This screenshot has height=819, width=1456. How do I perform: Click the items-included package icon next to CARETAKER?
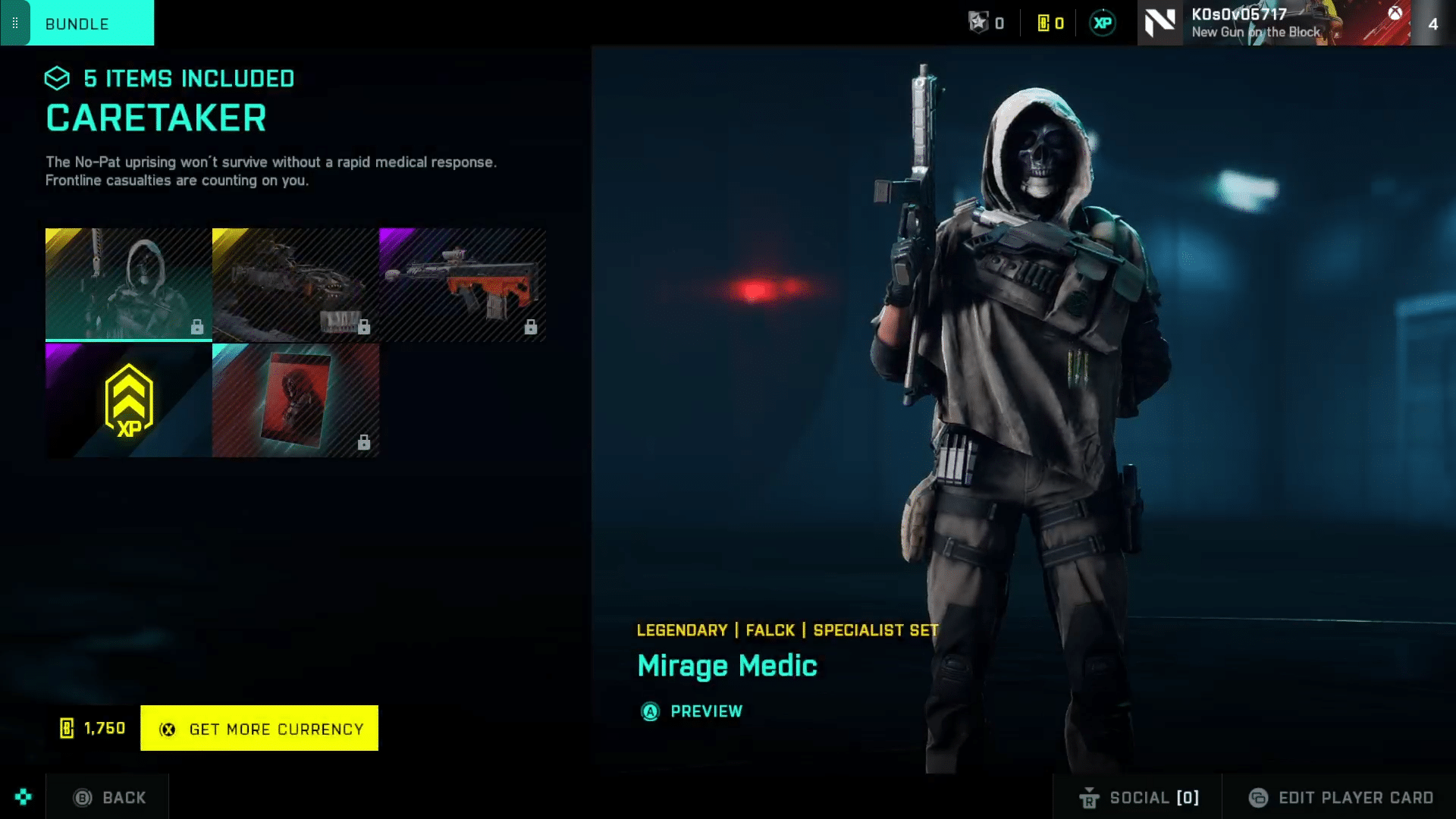coord(56,78)
